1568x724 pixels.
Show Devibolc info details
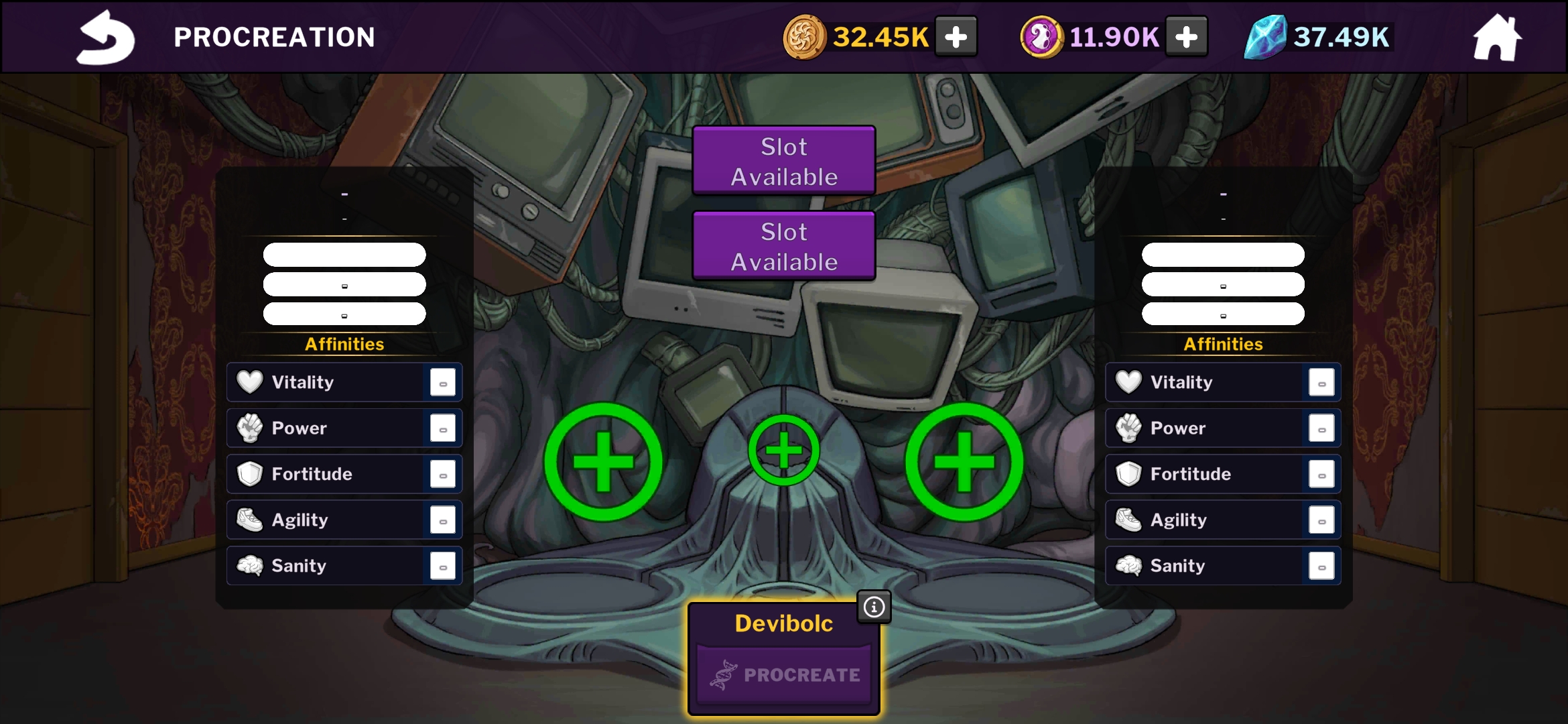pyautogui.click(x=874, y=607)
